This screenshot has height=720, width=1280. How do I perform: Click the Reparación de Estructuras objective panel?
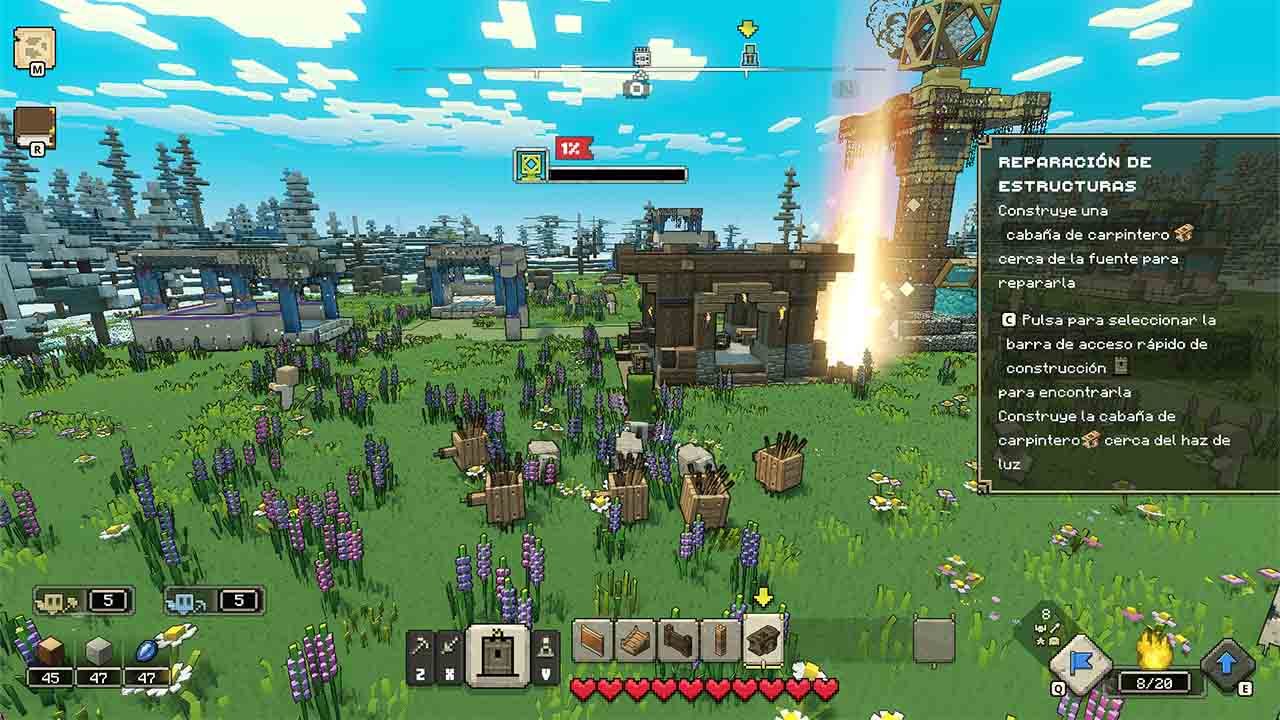tap(1128, 315)
